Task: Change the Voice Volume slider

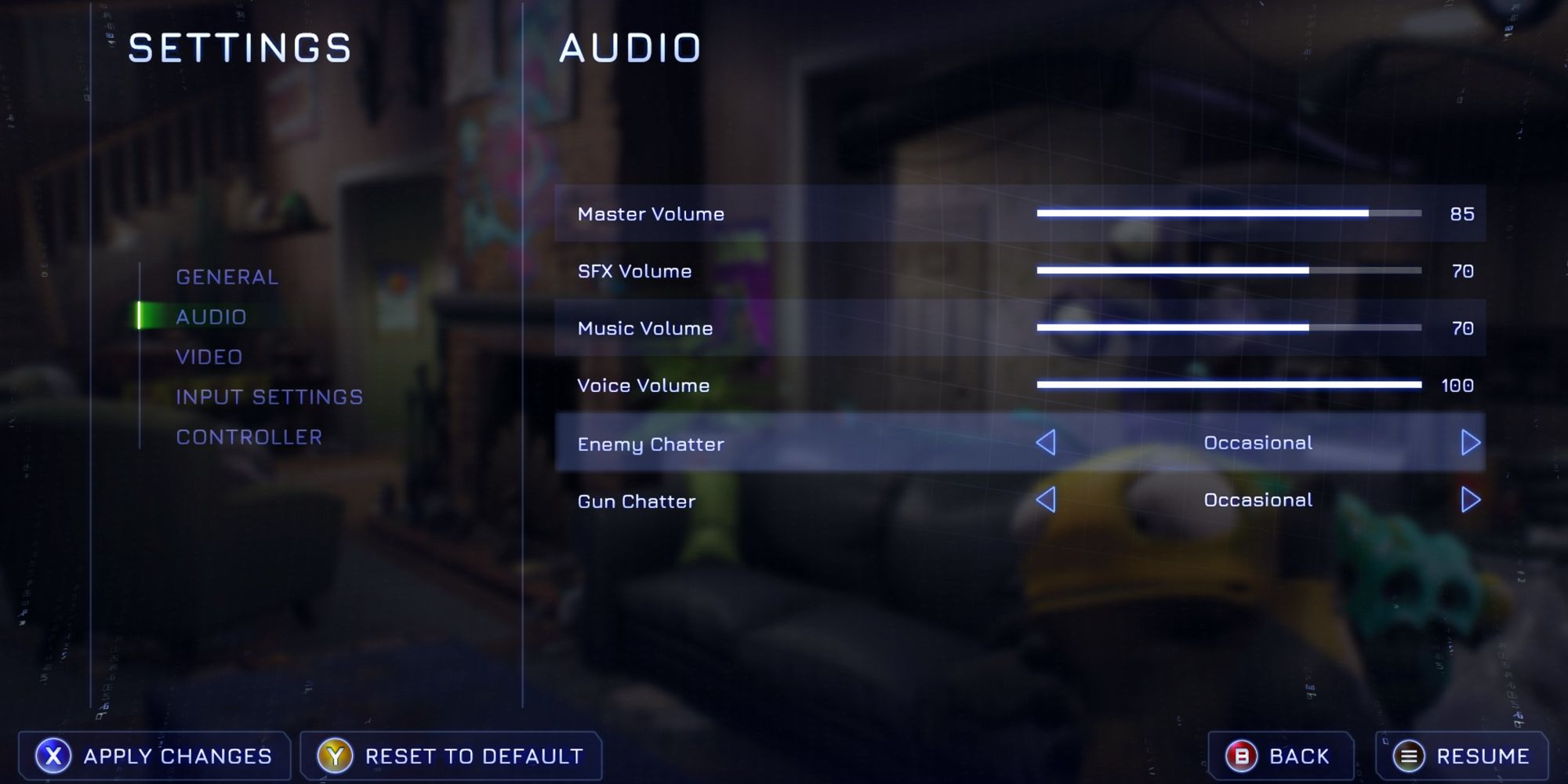Action: [1229, 385]
